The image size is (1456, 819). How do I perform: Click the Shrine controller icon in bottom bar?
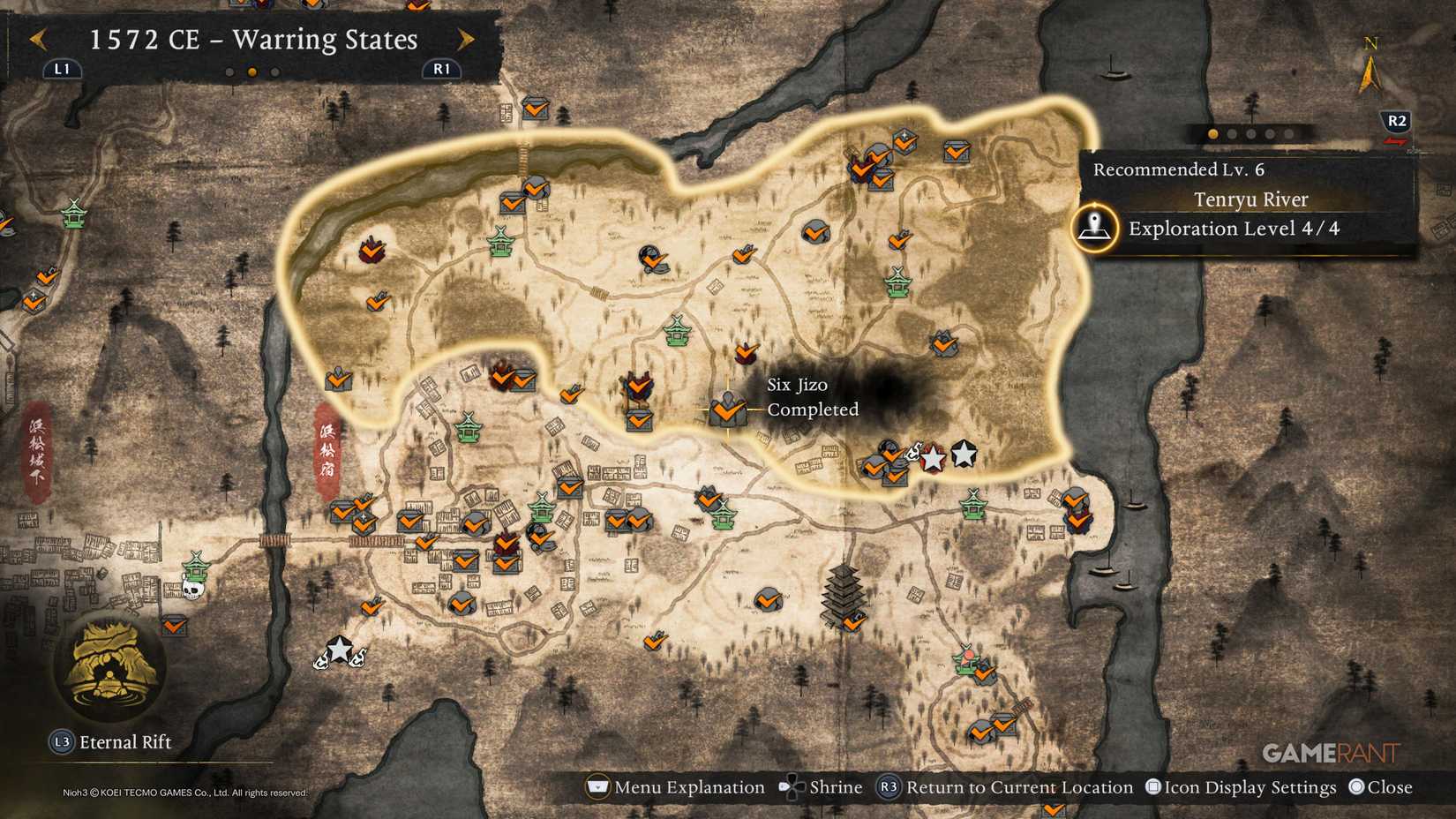coord(792,787)
